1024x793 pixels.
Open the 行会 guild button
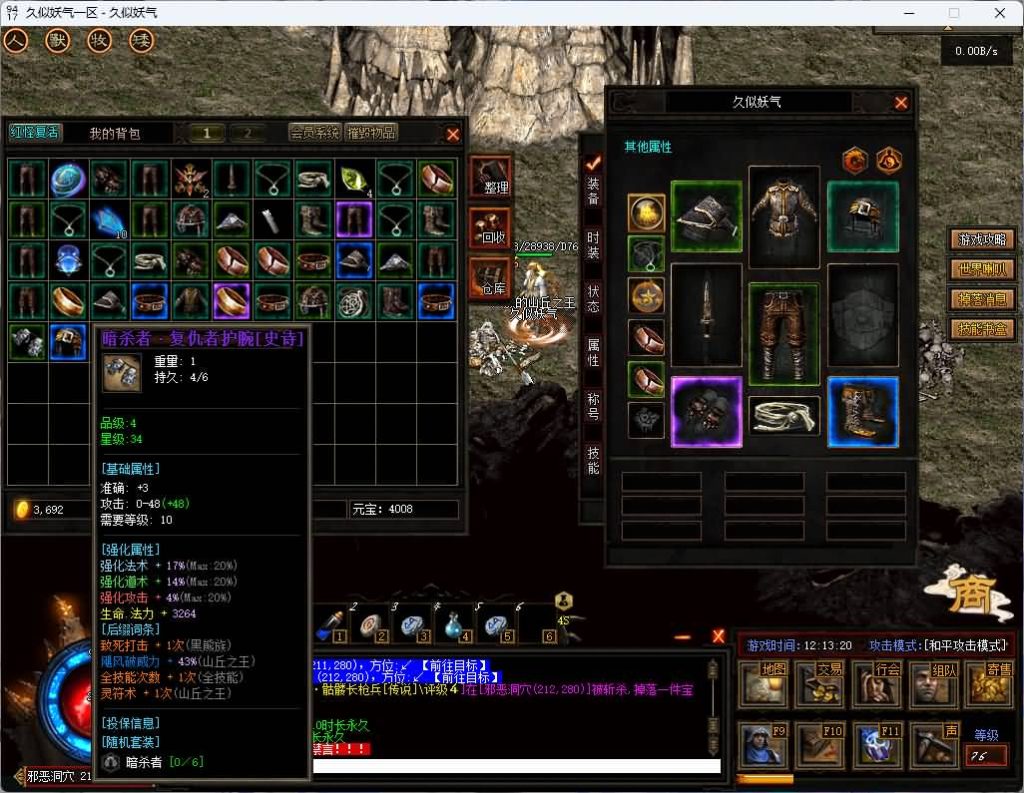click(x=874, y=684)
